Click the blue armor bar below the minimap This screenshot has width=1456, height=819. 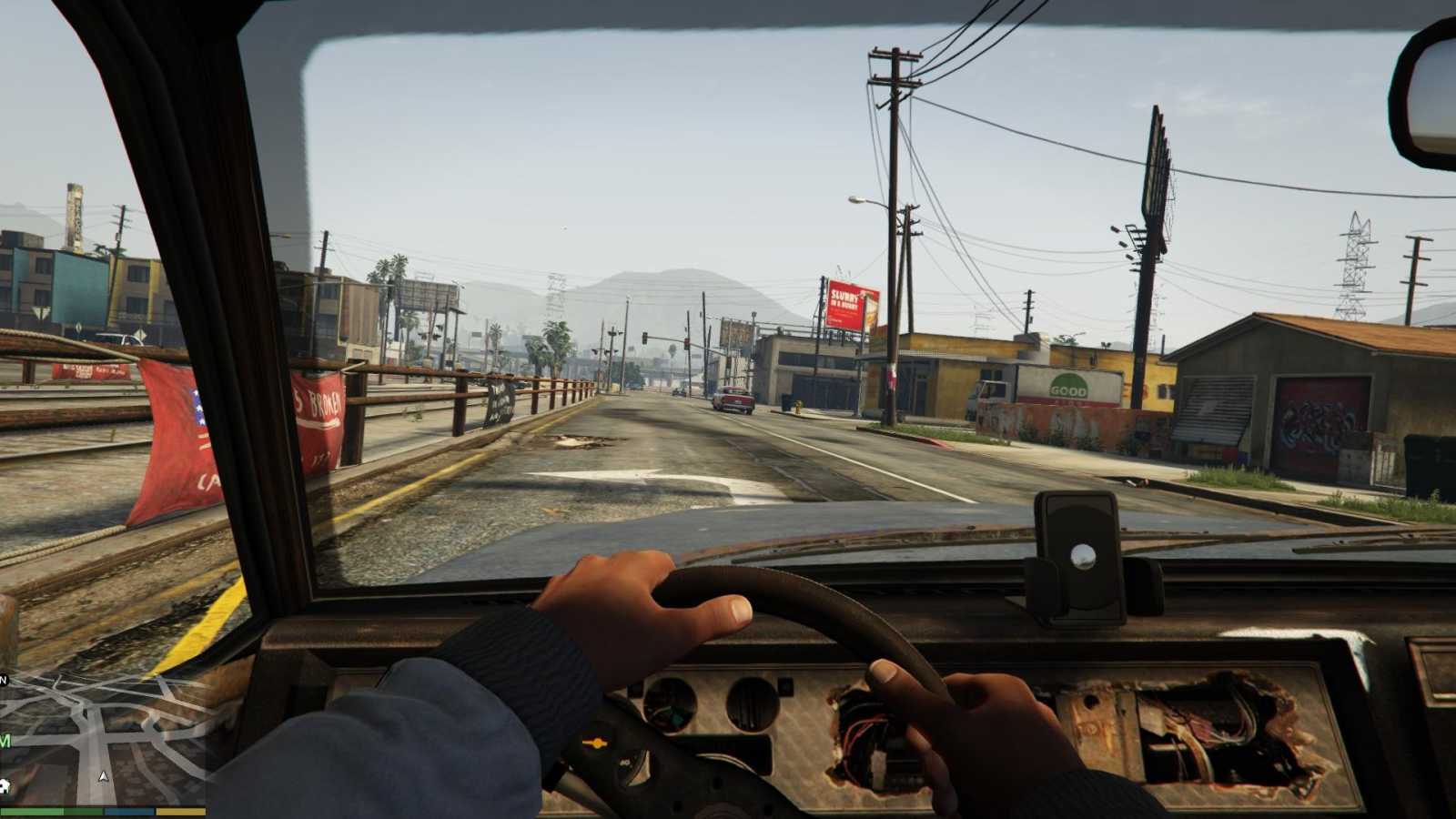coord(128,810)
